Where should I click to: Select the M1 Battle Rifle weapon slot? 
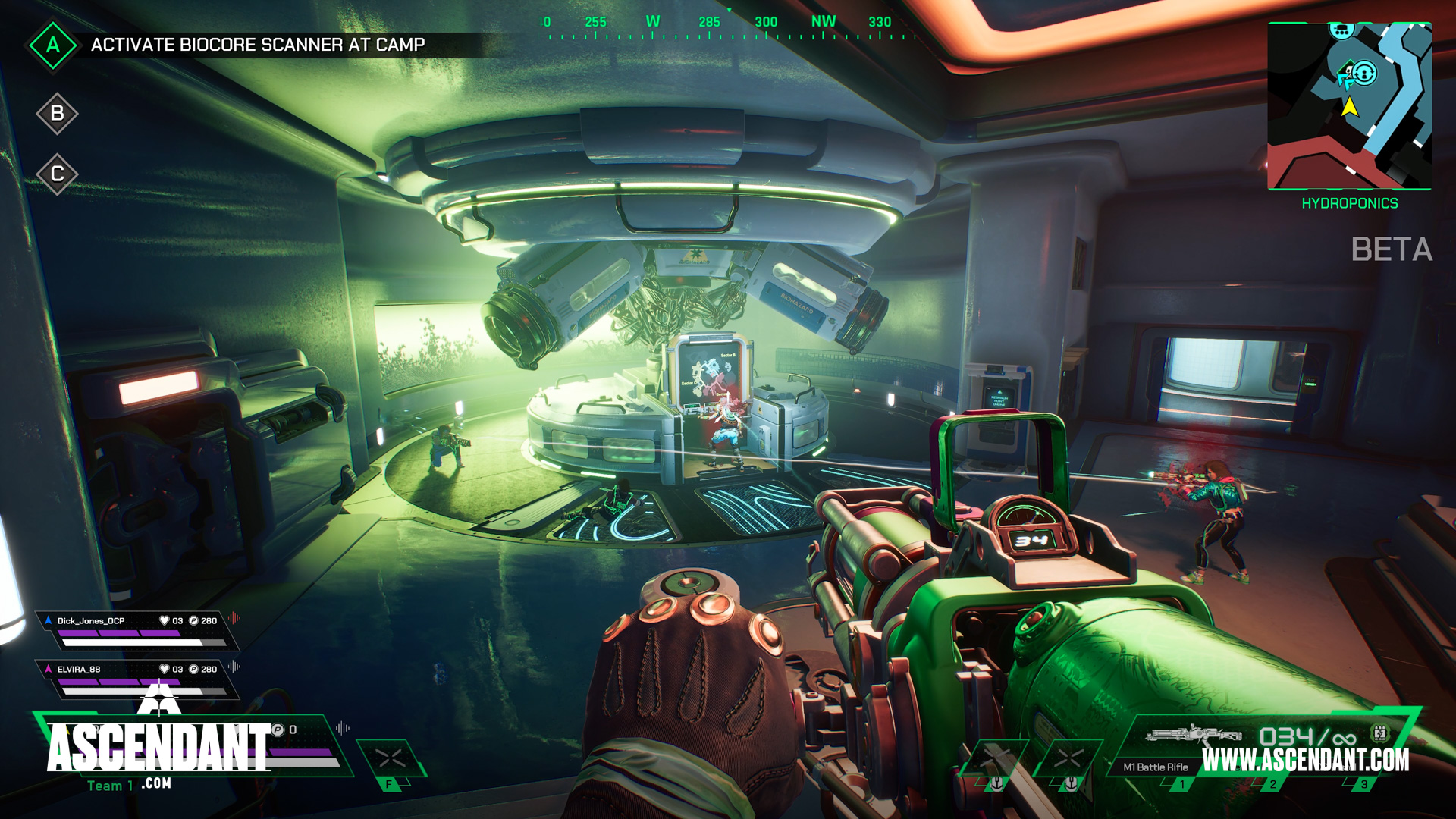pyautogui.click(x=1183, y=751)
